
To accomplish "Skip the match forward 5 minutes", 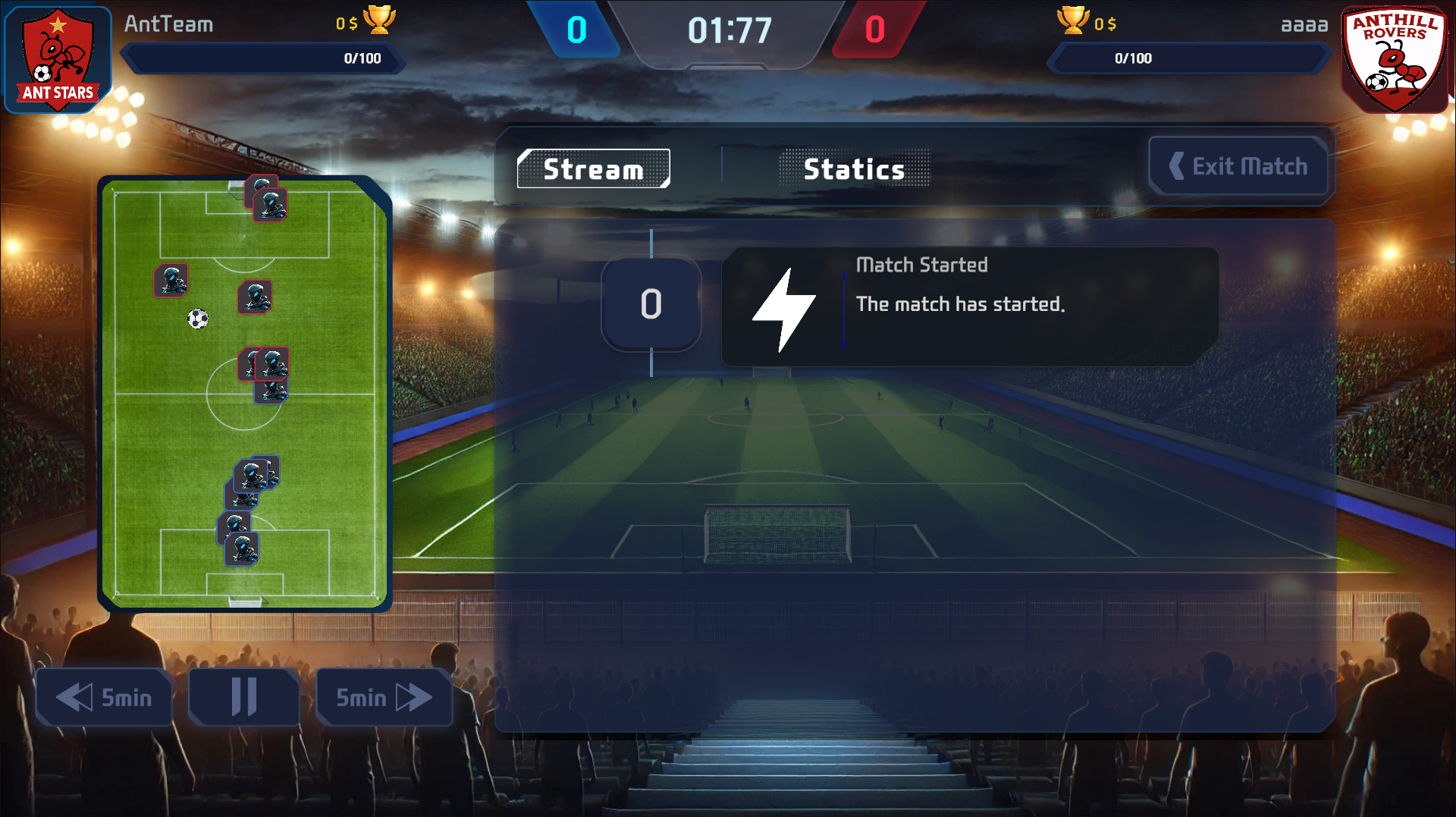I will tap(384, 697).
